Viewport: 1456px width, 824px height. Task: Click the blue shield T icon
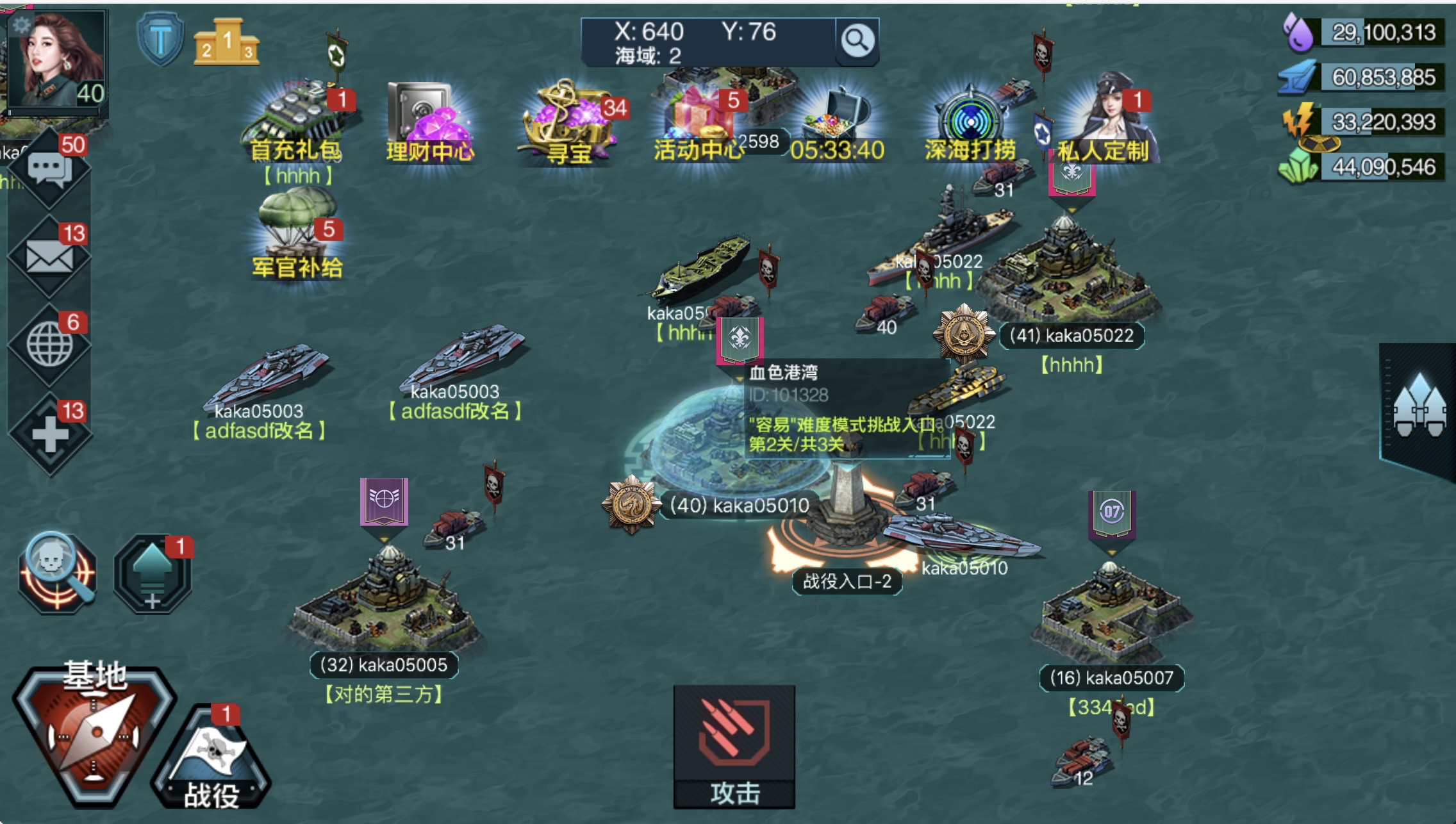[x=160, y=40]
